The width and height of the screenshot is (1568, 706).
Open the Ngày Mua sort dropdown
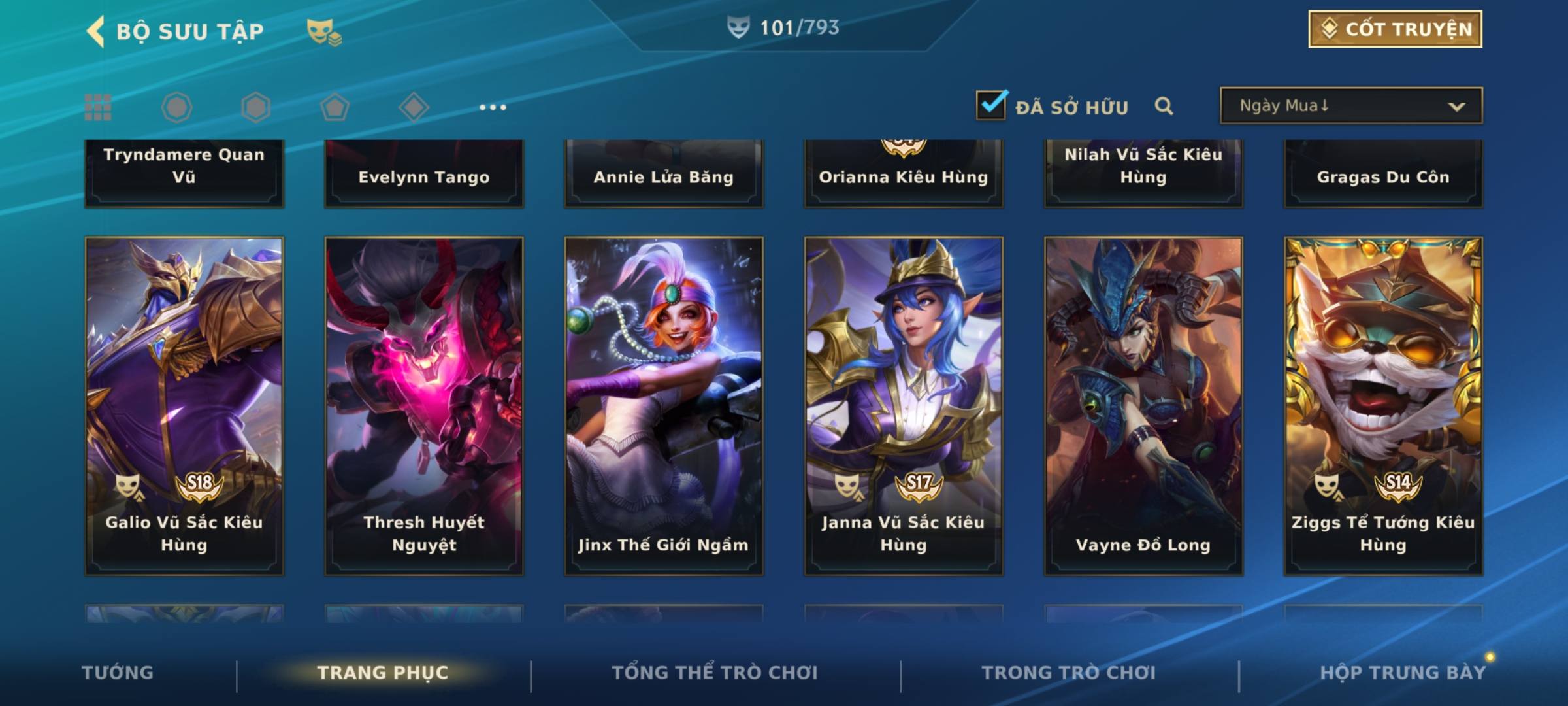tap(1350, 106)
